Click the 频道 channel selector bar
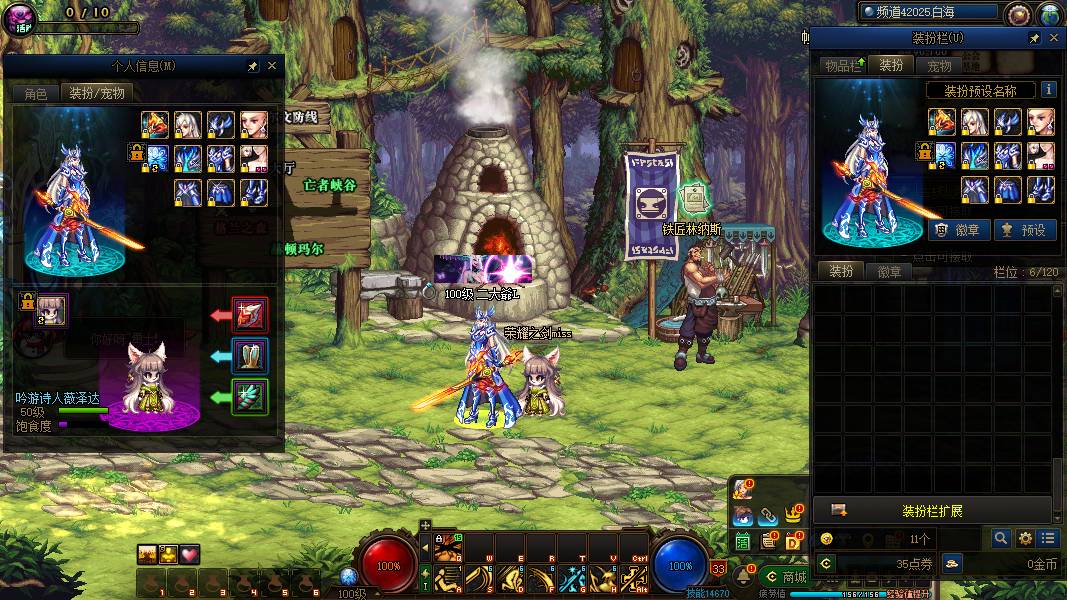 (928, 12)
